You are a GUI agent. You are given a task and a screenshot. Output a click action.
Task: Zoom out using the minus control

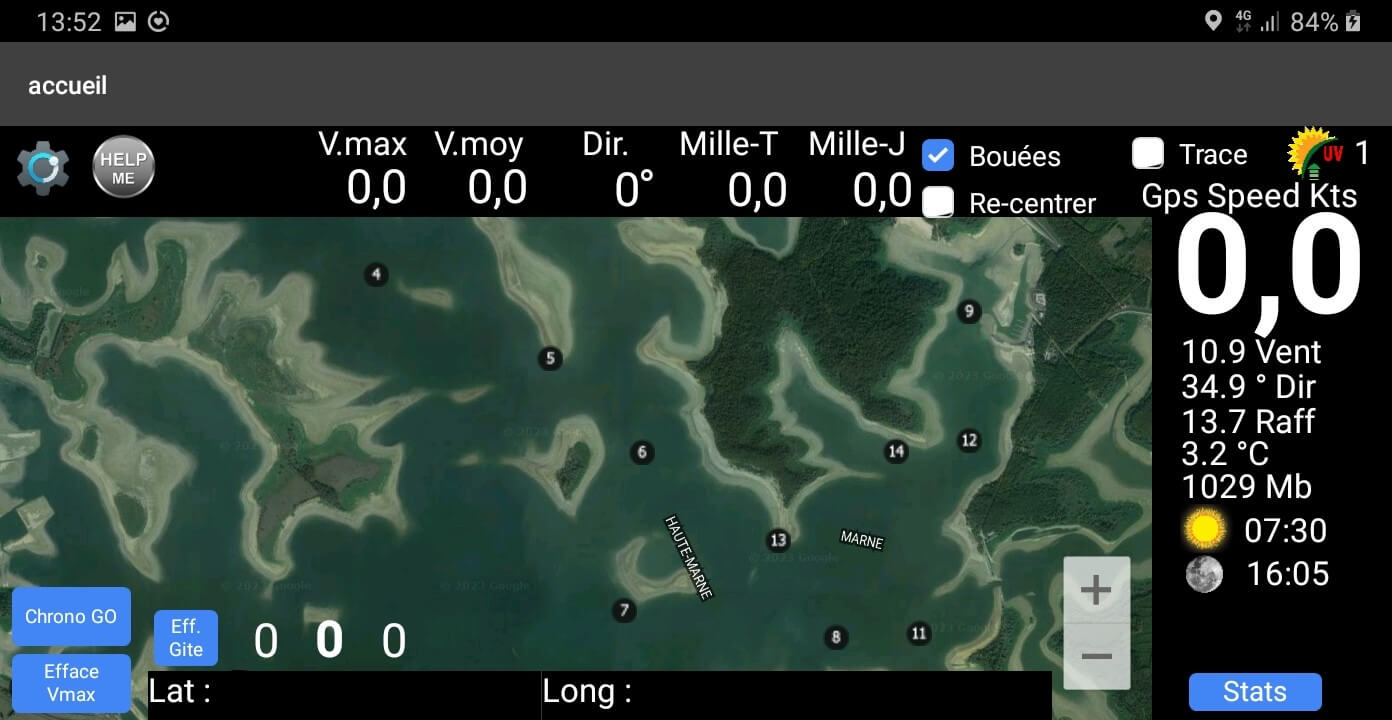1096,656
